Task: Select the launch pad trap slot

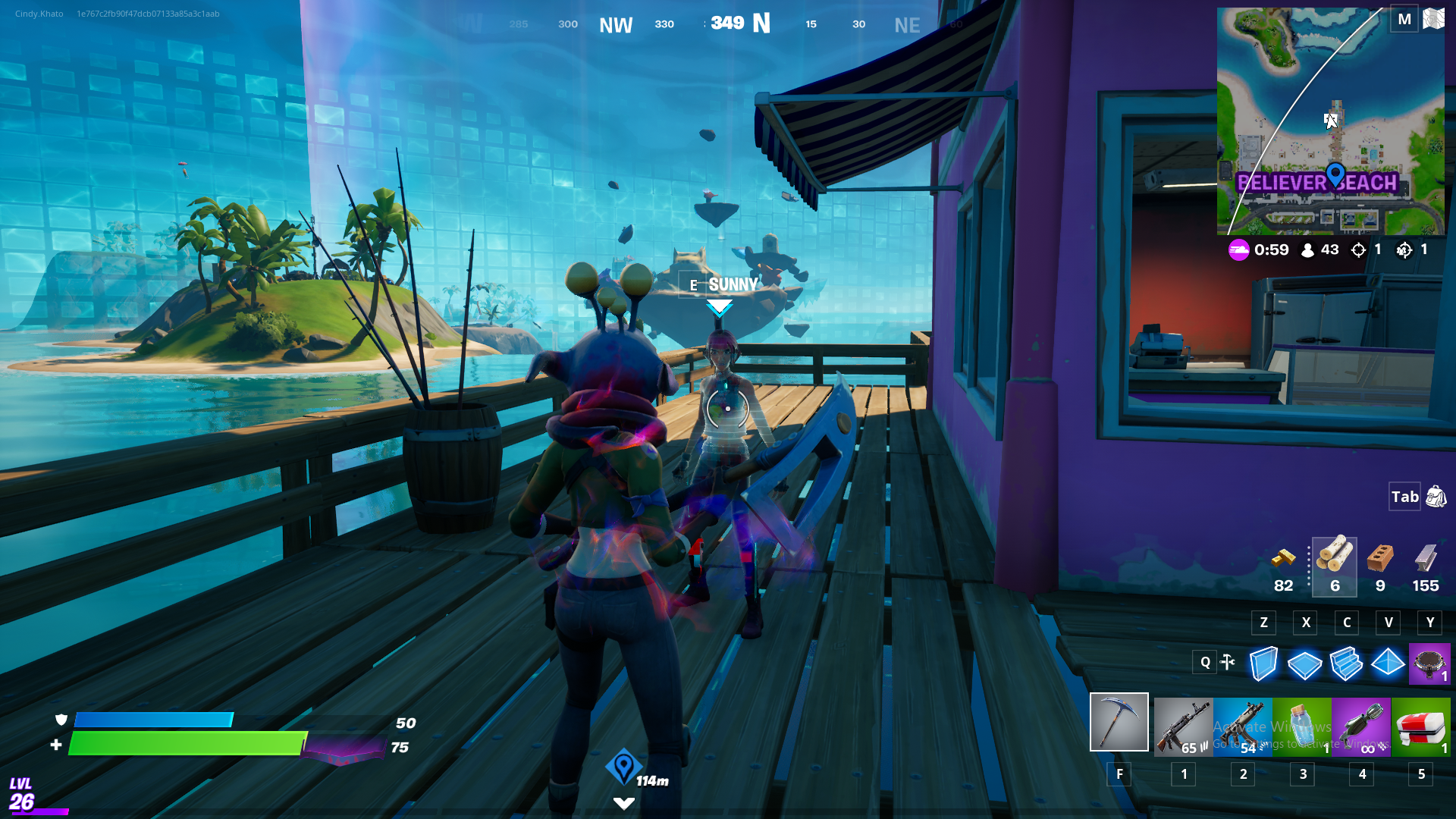Action: pyautogui.click(x=1429, y=664)
